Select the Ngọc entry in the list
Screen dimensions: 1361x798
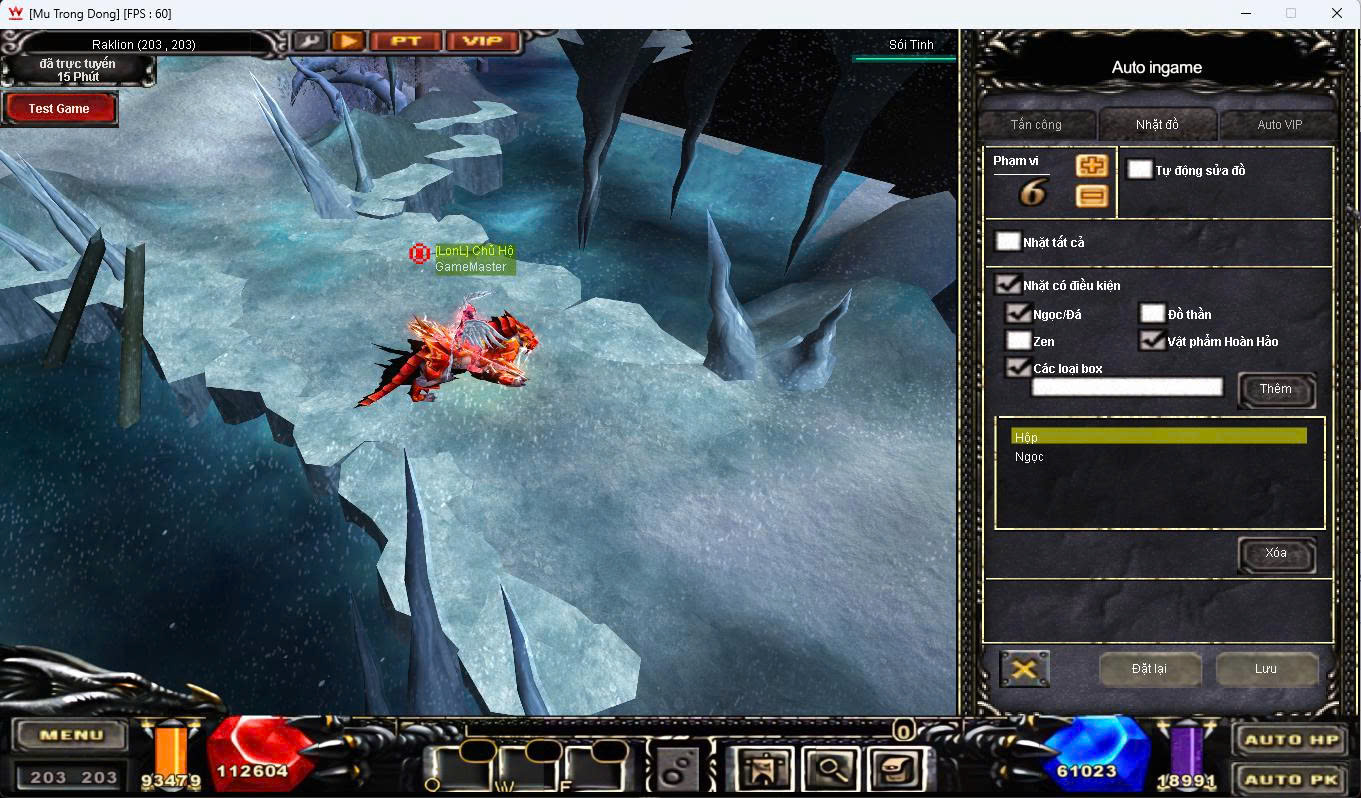pos(1030,457)
